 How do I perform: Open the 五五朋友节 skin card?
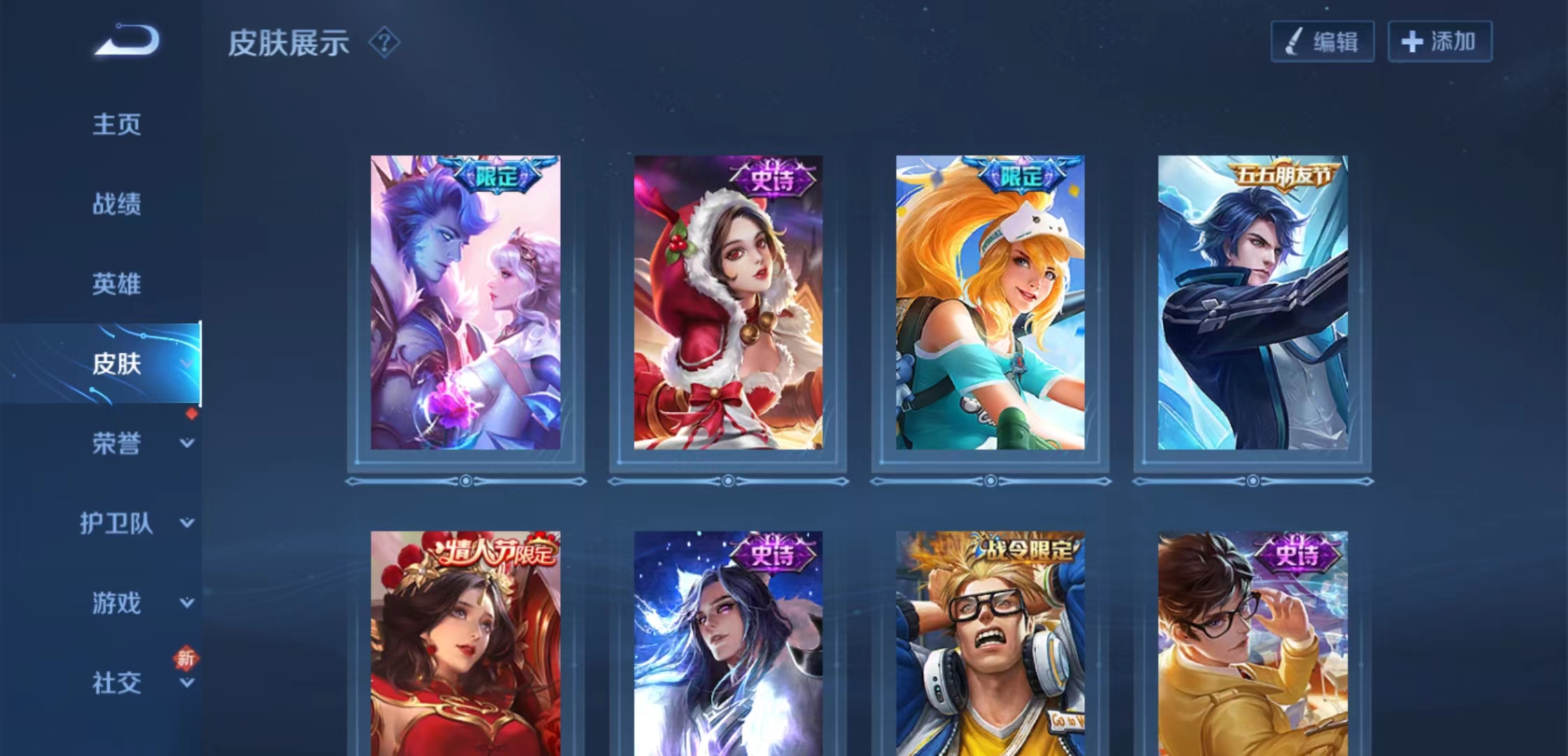click(1253, 302)
